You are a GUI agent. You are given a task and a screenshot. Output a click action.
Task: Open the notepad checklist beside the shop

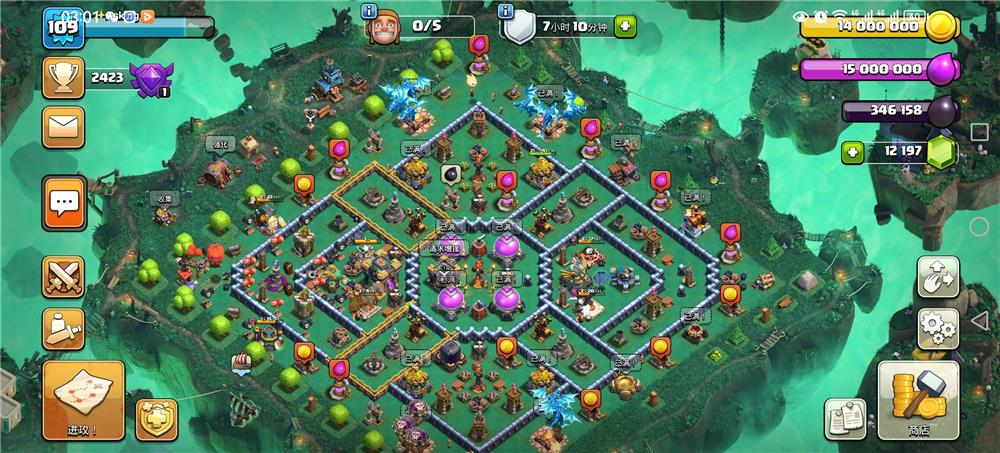click(845, 418)
